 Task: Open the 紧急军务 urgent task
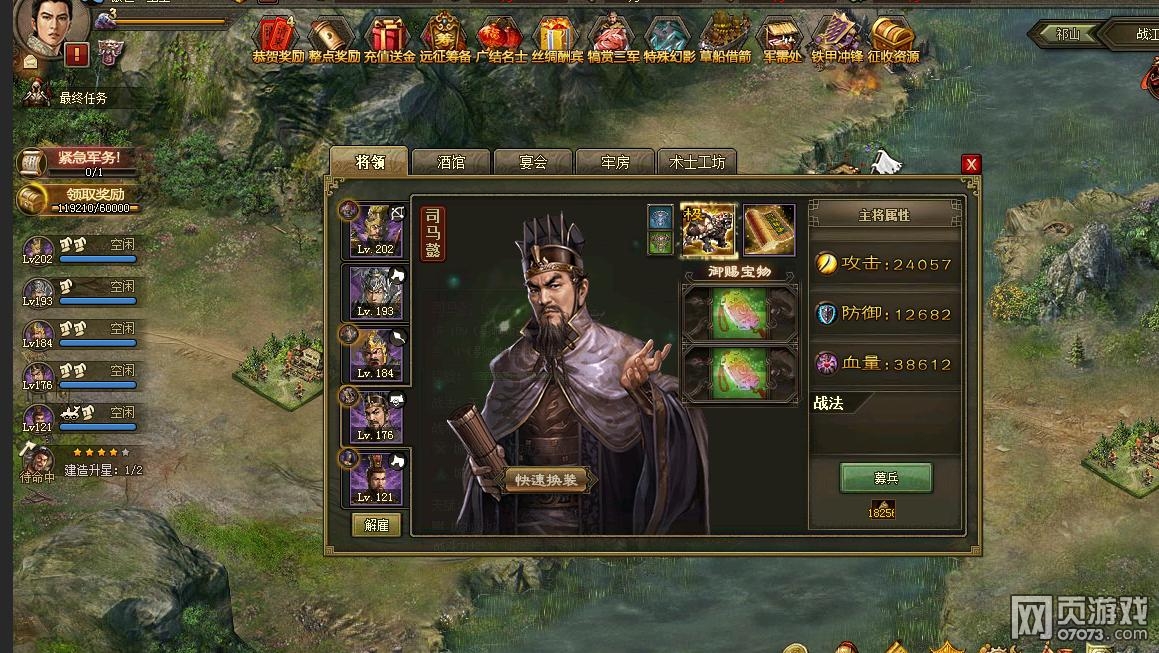tap(80, 160)
